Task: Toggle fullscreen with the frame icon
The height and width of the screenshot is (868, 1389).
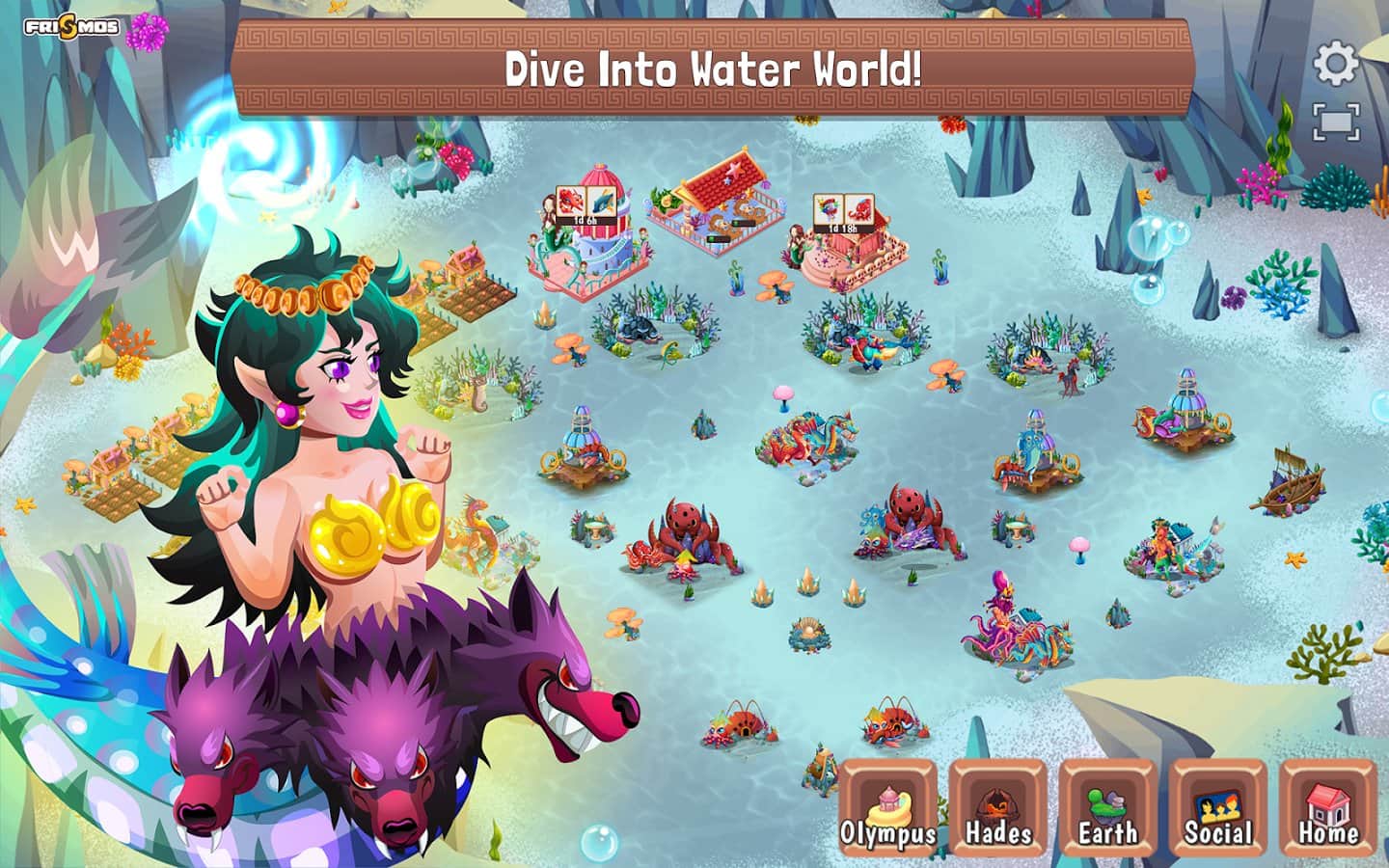Action: coord(1336,122)
